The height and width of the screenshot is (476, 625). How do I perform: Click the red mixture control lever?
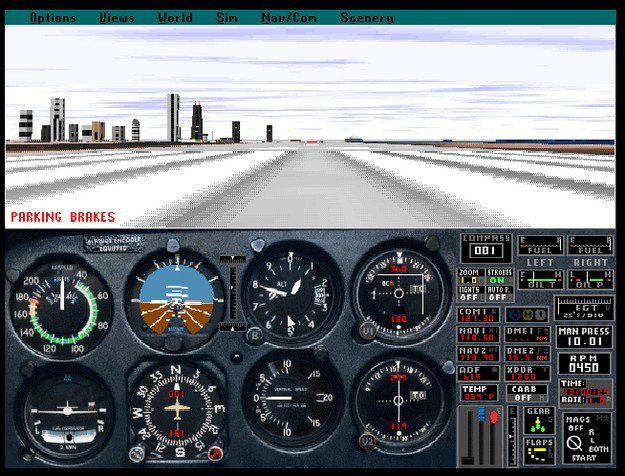pos(492,415)
